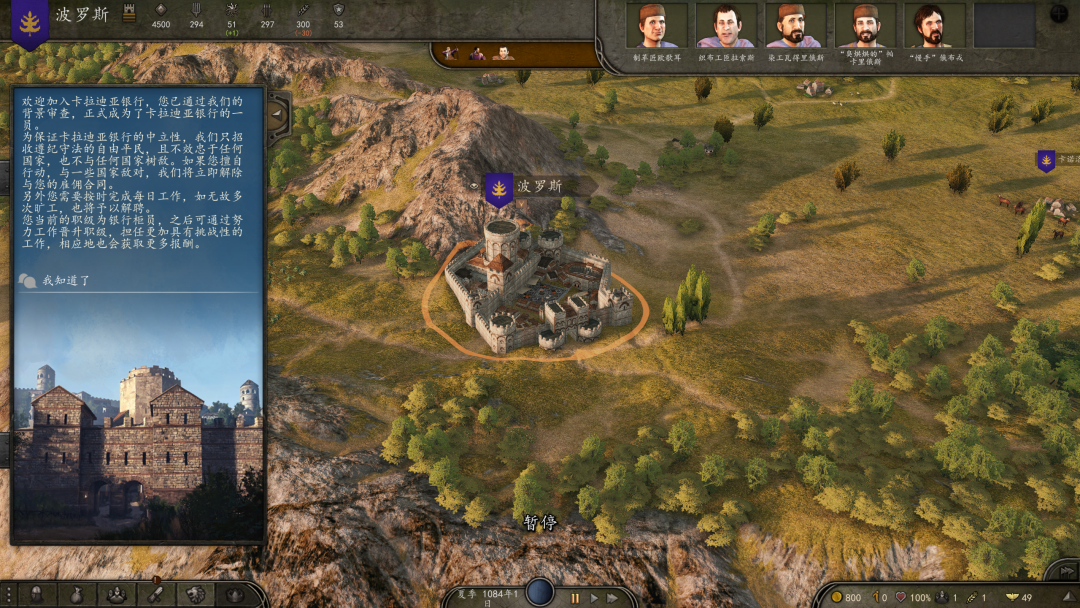The image size is (1080, 608).
Task: Click the small party icons strip under top bar
Action: [x=477, y=54]
